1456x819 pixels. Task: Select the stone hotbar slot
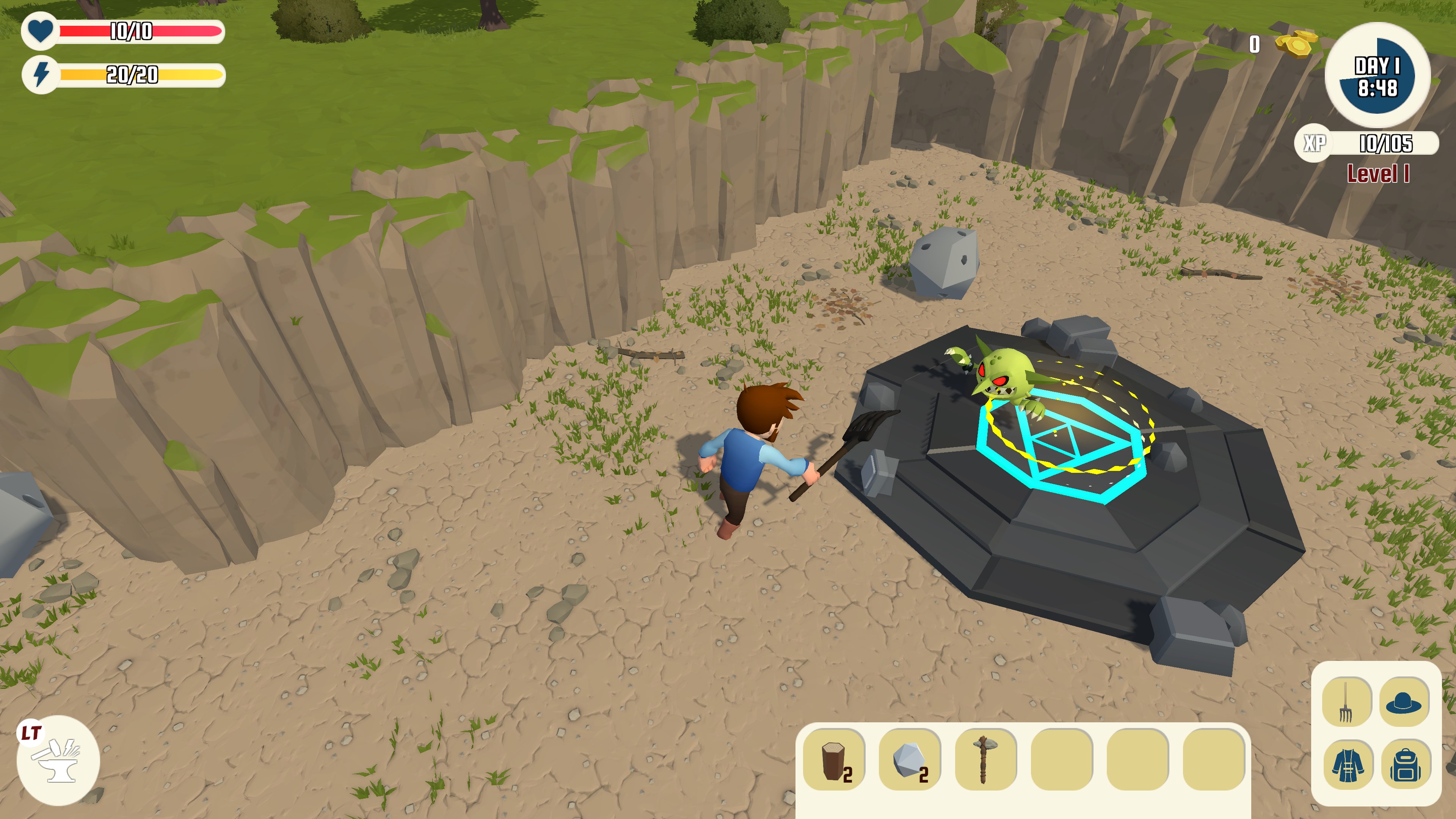pos(910,759)
